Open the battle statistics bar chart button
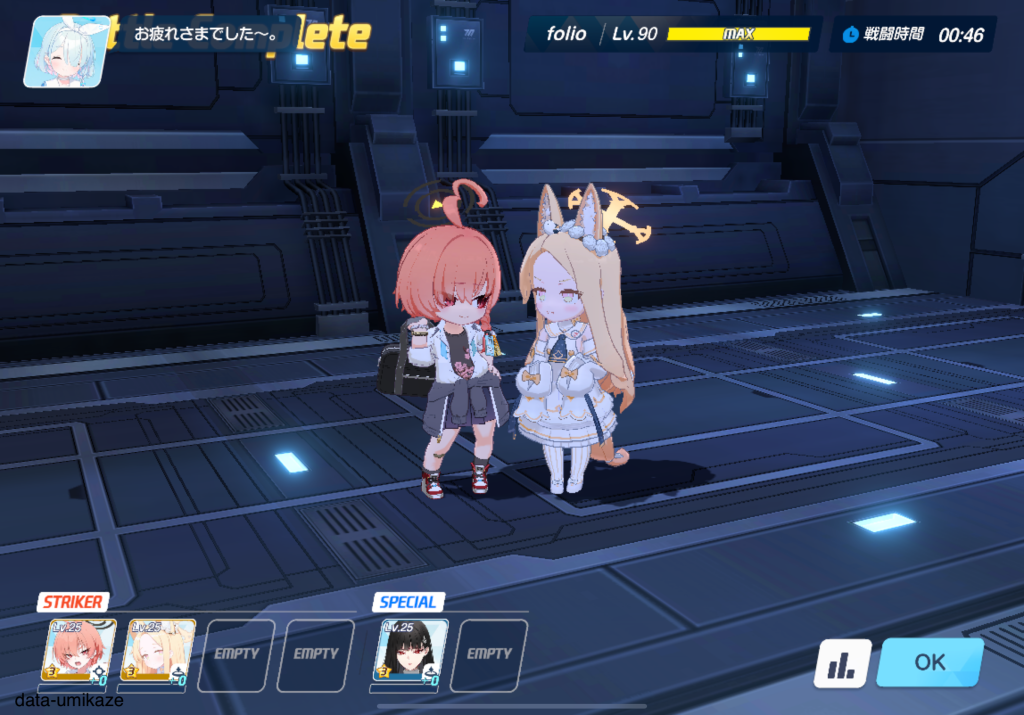Screen dimensions: 1024x715 click(841, 664)
